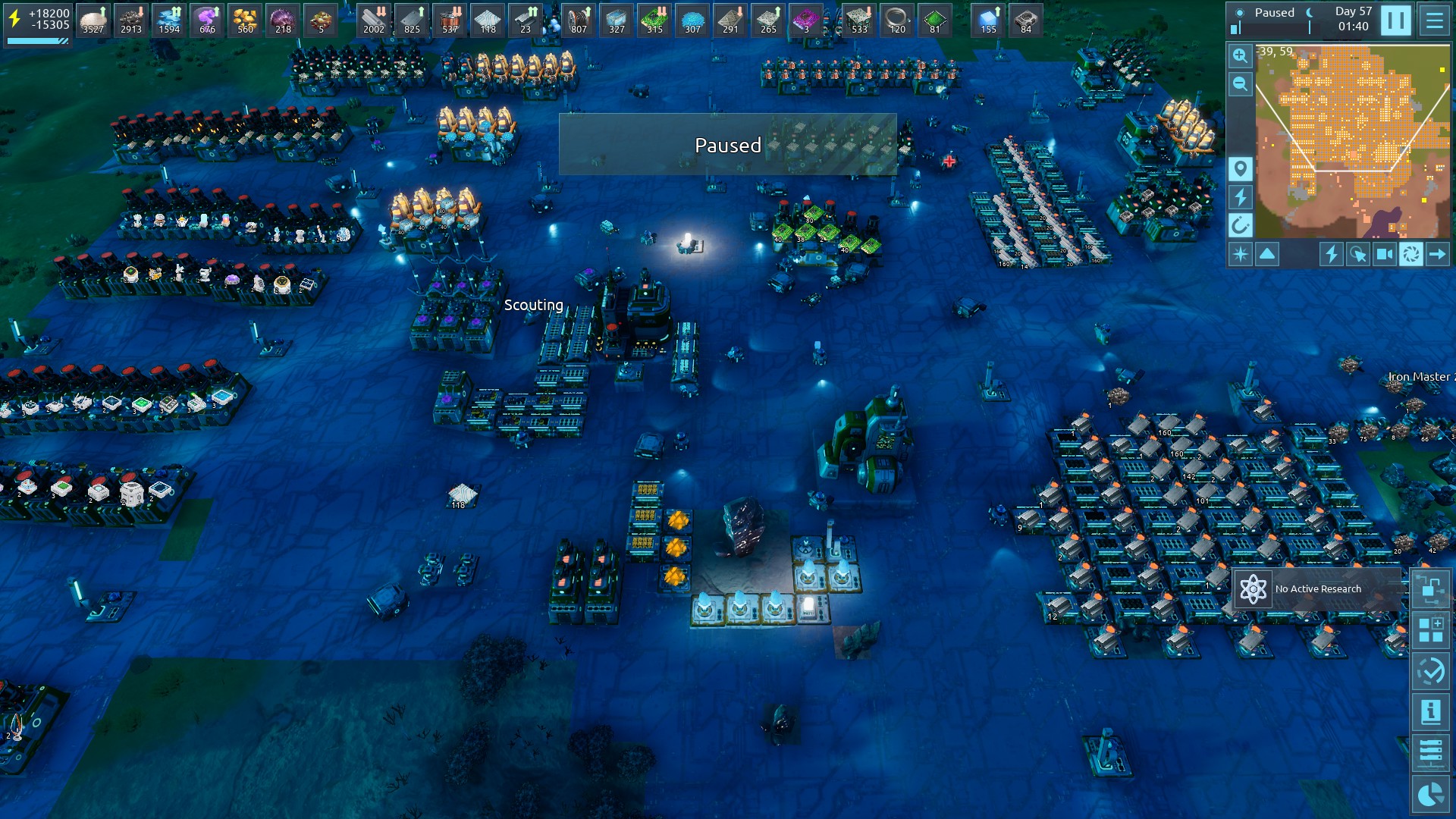Click the up triangle button below minimap
Image resolution: width=1456 pixels, height=819 pixels.
(x=1267, y=254)
